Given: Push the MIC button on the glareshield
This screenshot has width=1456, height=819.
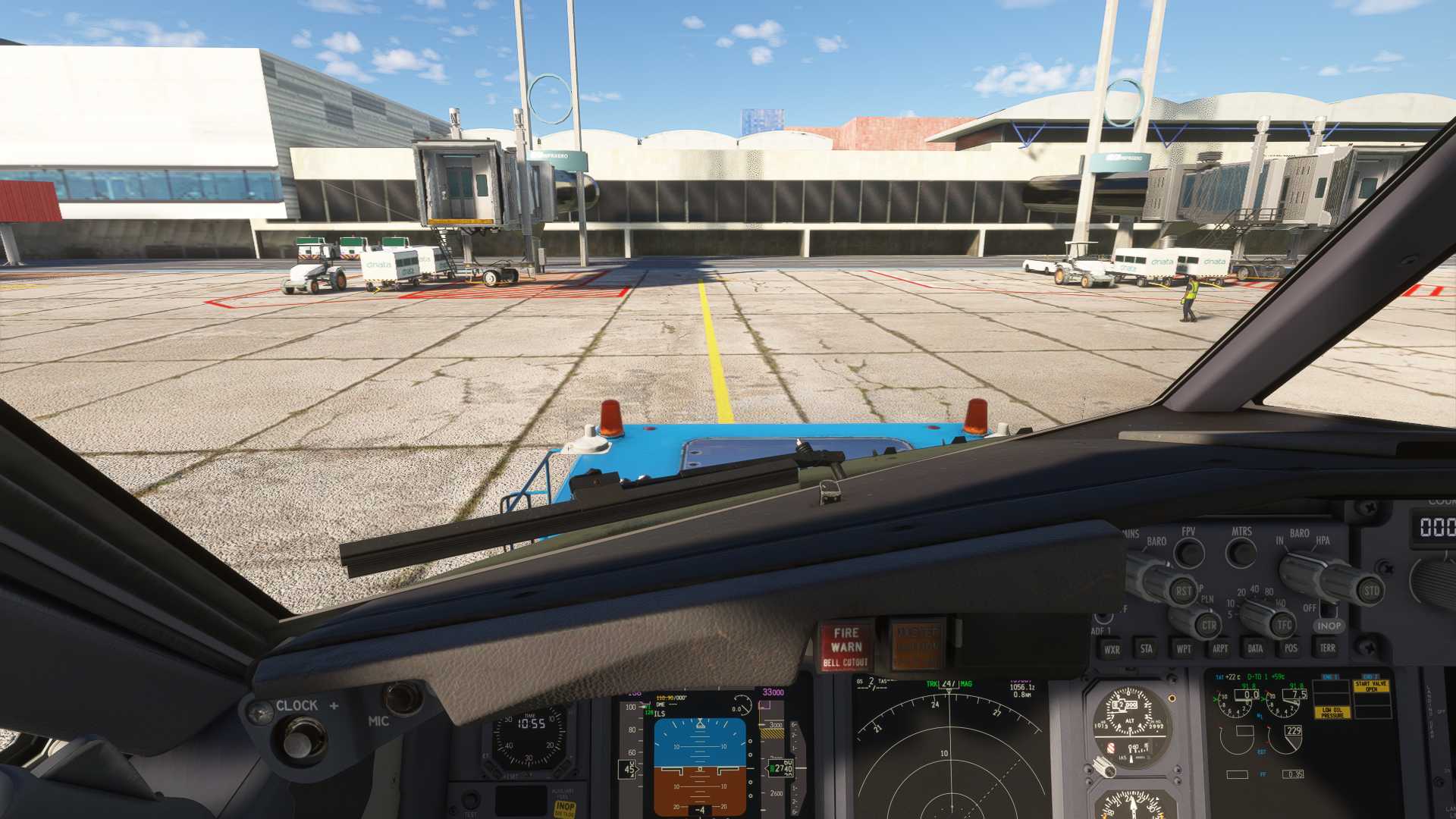Looking at the screenshot, I should [401, 698].
